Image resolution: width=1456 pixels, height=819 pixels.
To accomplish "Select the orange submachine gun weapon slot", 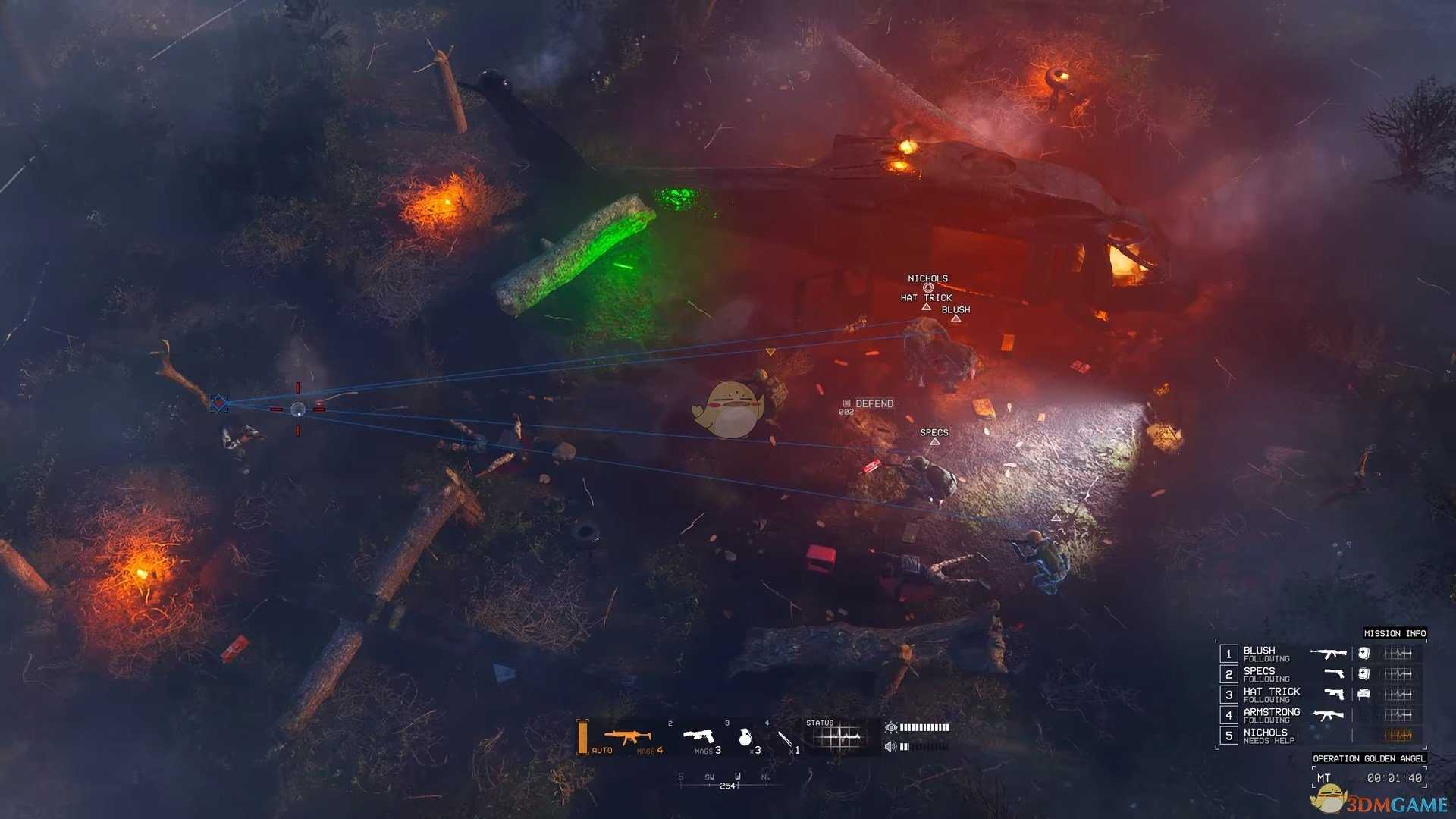I will (x=627, y=737).
